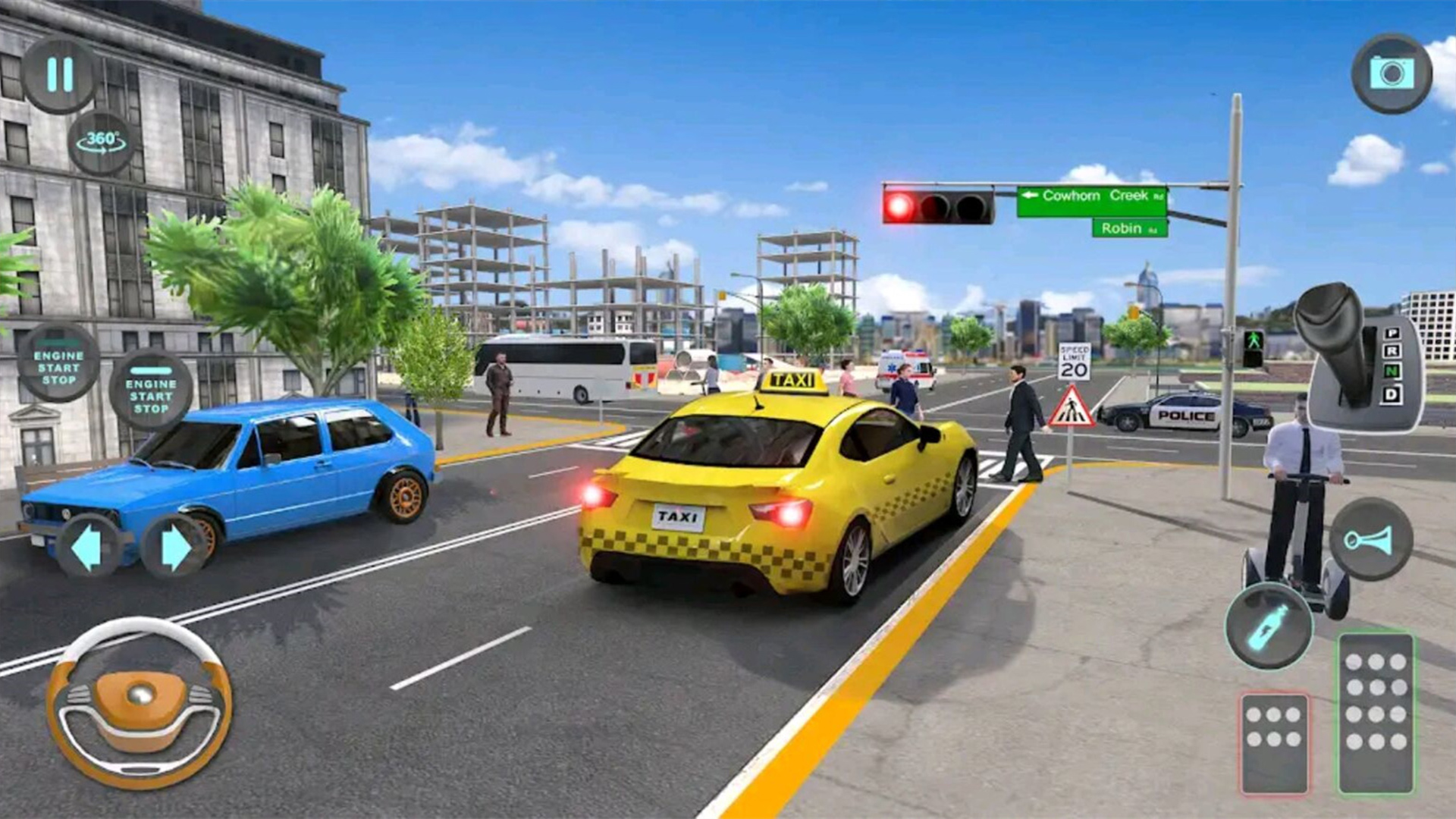Screen dimensions: 1456x819
Task: Select the N (neutral) gear
Action: point(1392,372)
